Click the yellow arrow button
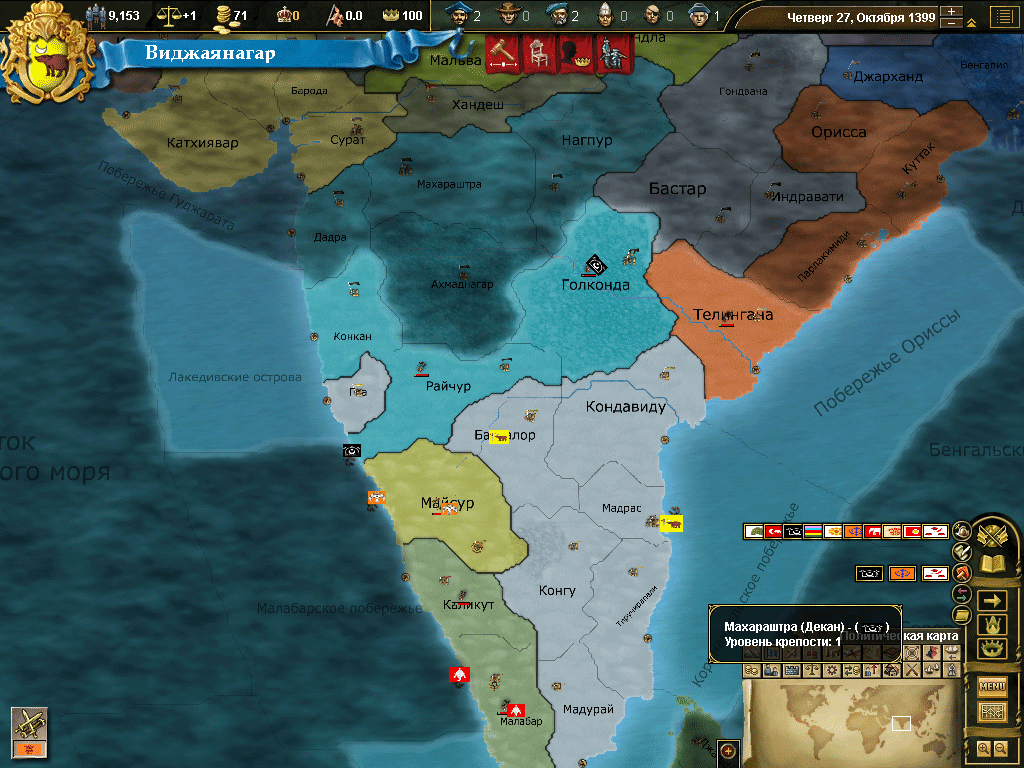Screen dimensions: 1024x768 click(992, 600)
